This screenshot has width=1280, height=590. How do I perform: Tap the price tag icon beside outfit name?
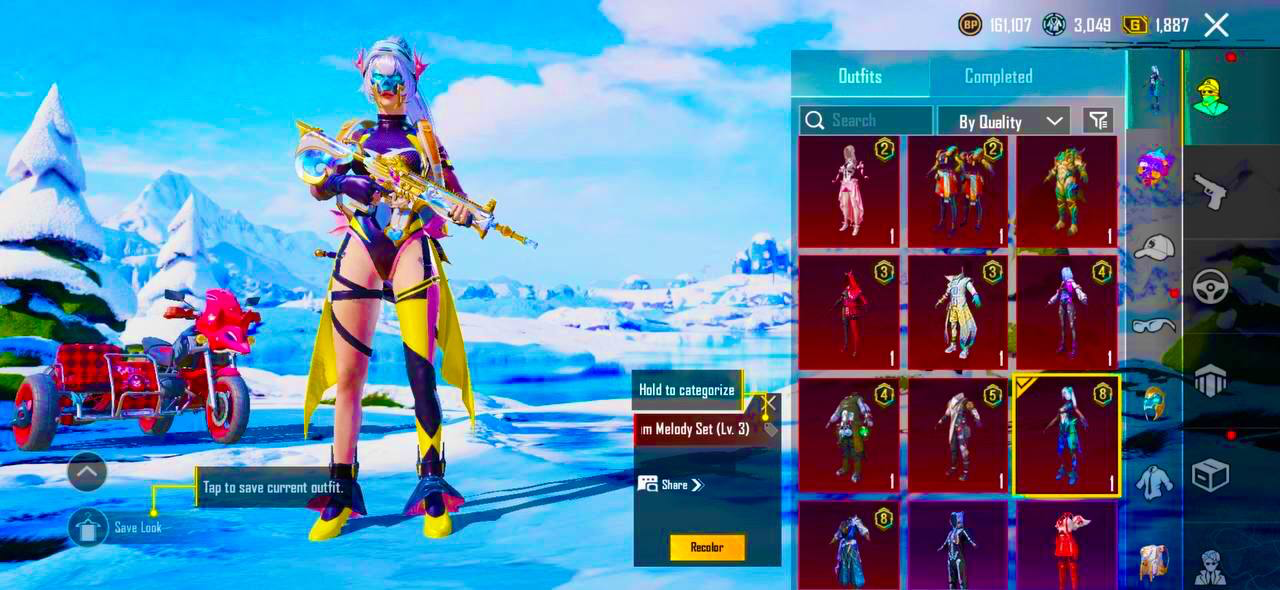pyautogui.click(x=770, y=430)
